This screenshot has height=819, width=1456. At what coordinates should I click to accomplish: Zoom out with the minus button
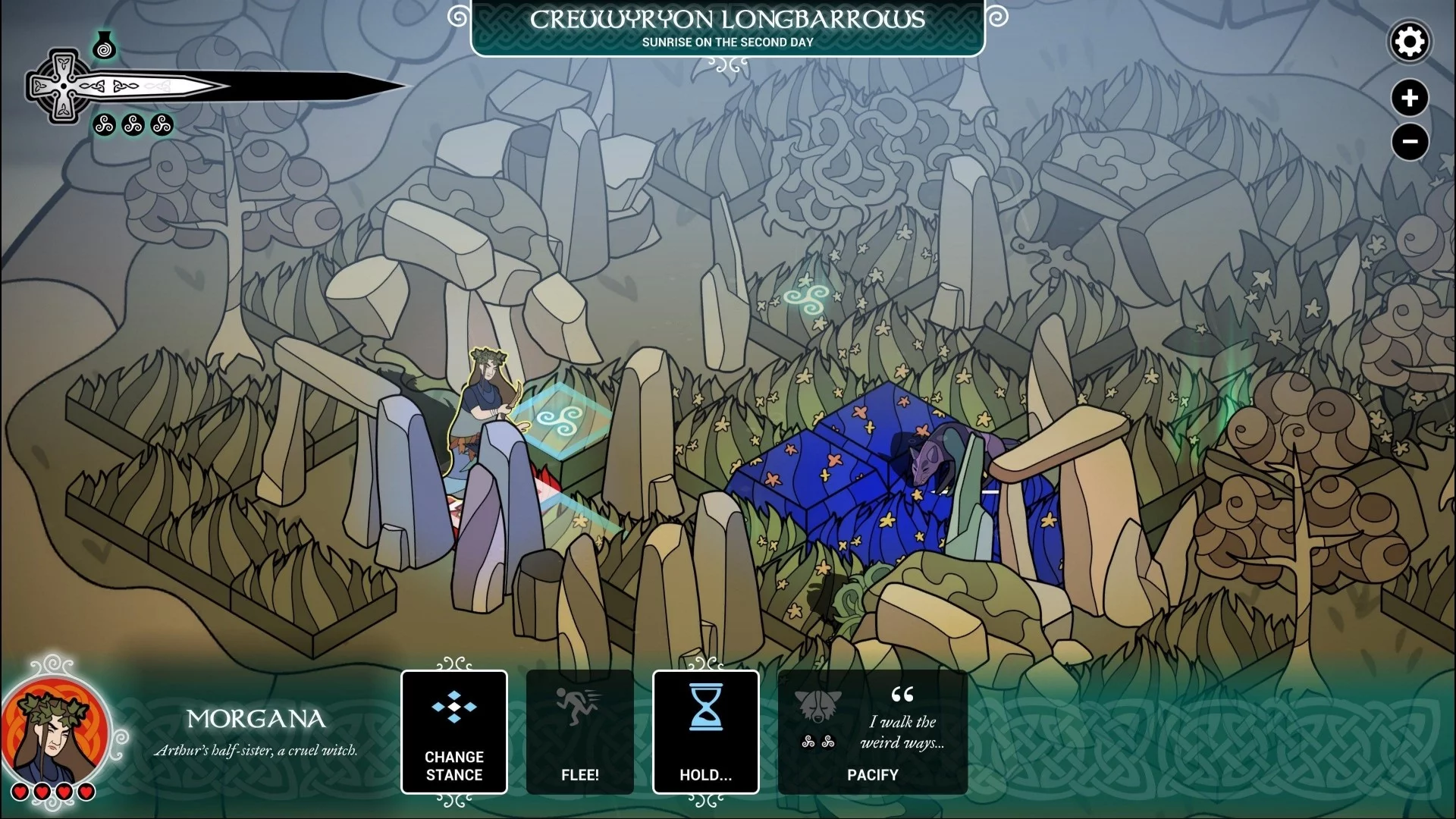tap(1409, 142)
